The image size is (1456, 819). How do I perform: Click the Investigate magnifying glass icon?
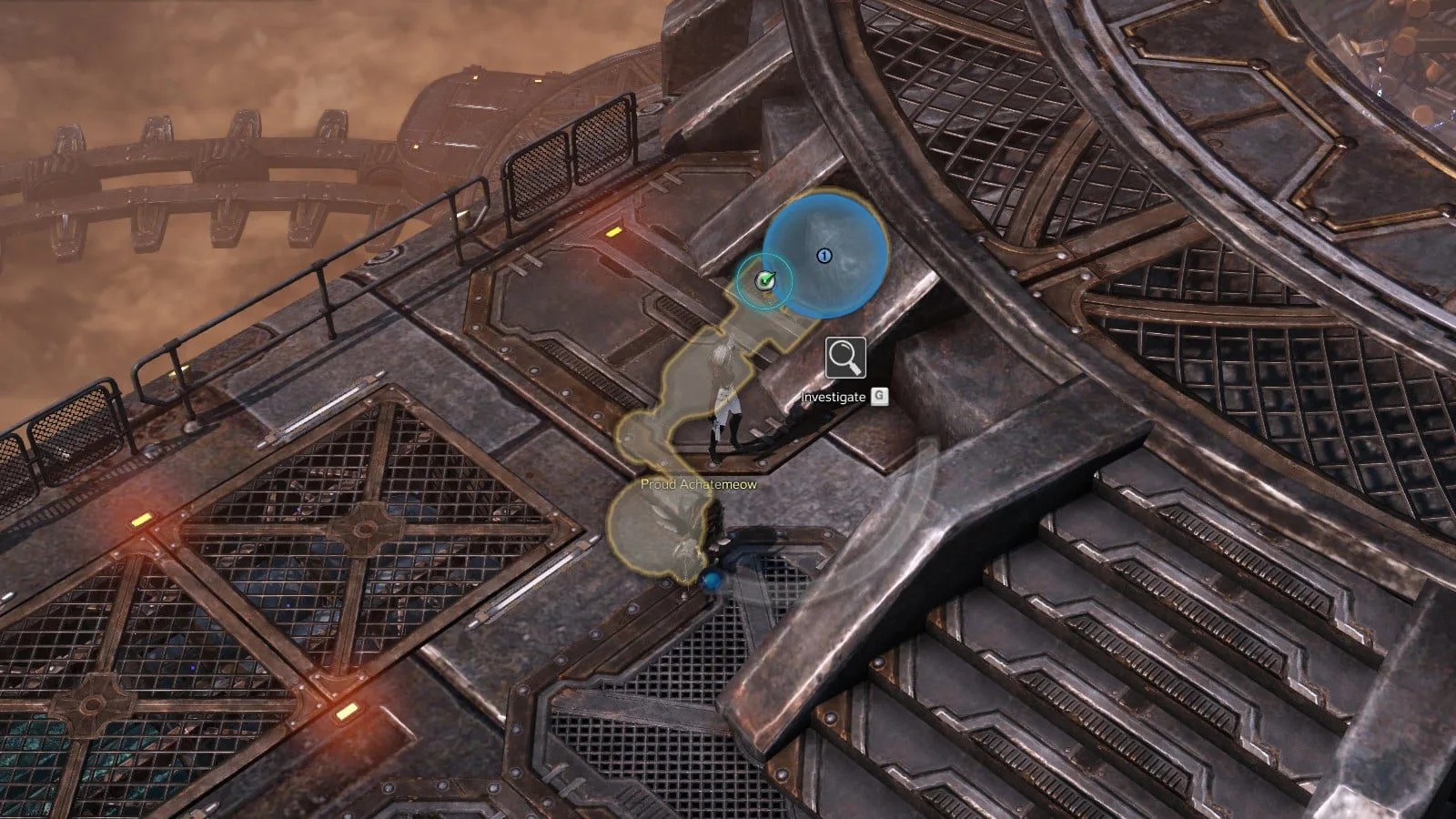click(x=845, y=358)
